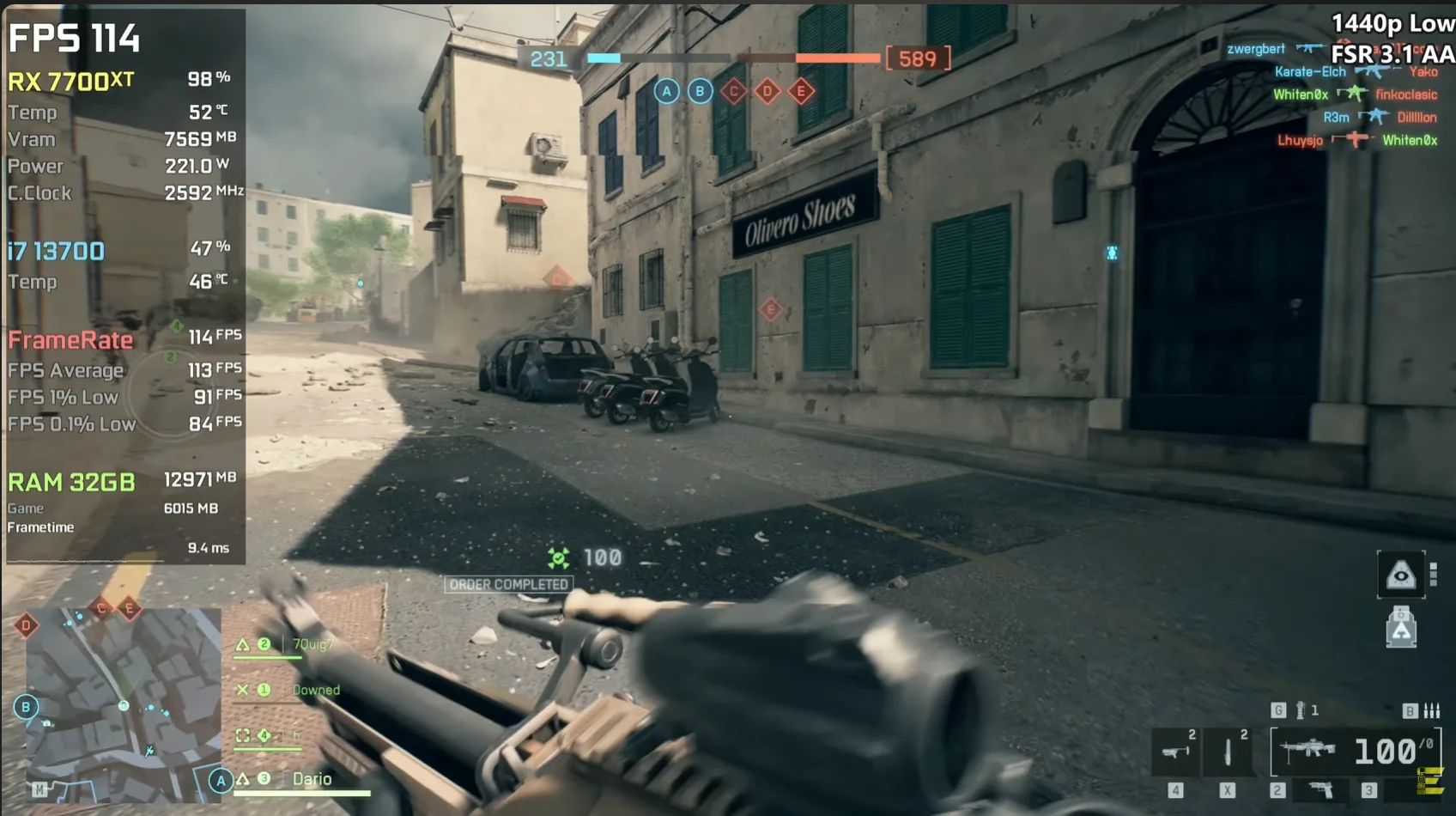
Task: Pick enemy objective E beneath the ticket bar
Action: [800, 91]
